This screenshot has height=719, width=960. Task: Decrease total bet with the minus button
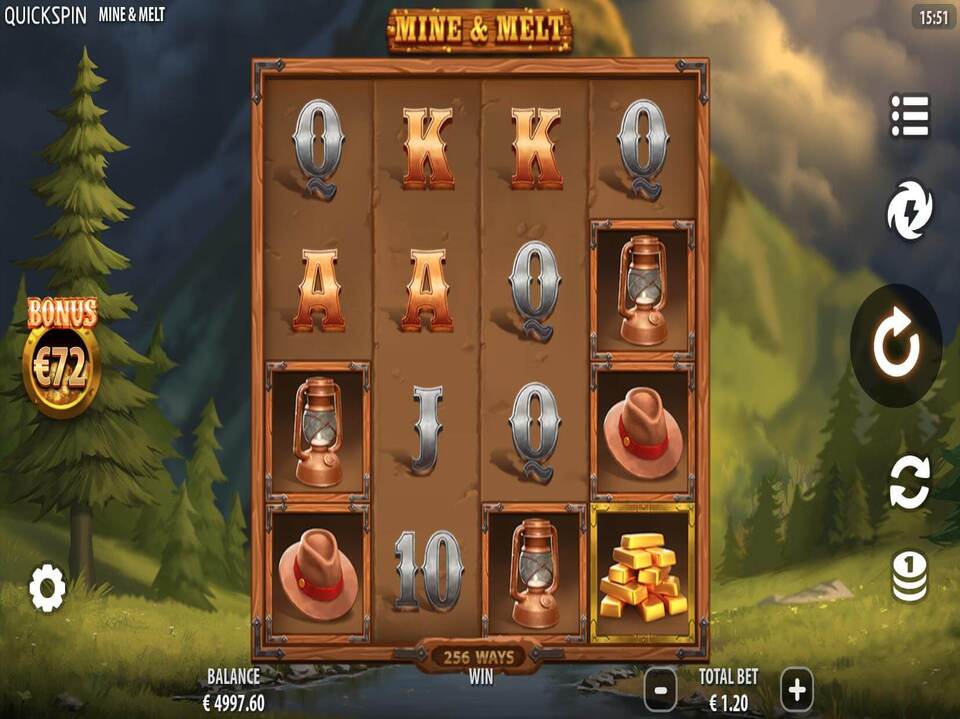coord(660,689)
